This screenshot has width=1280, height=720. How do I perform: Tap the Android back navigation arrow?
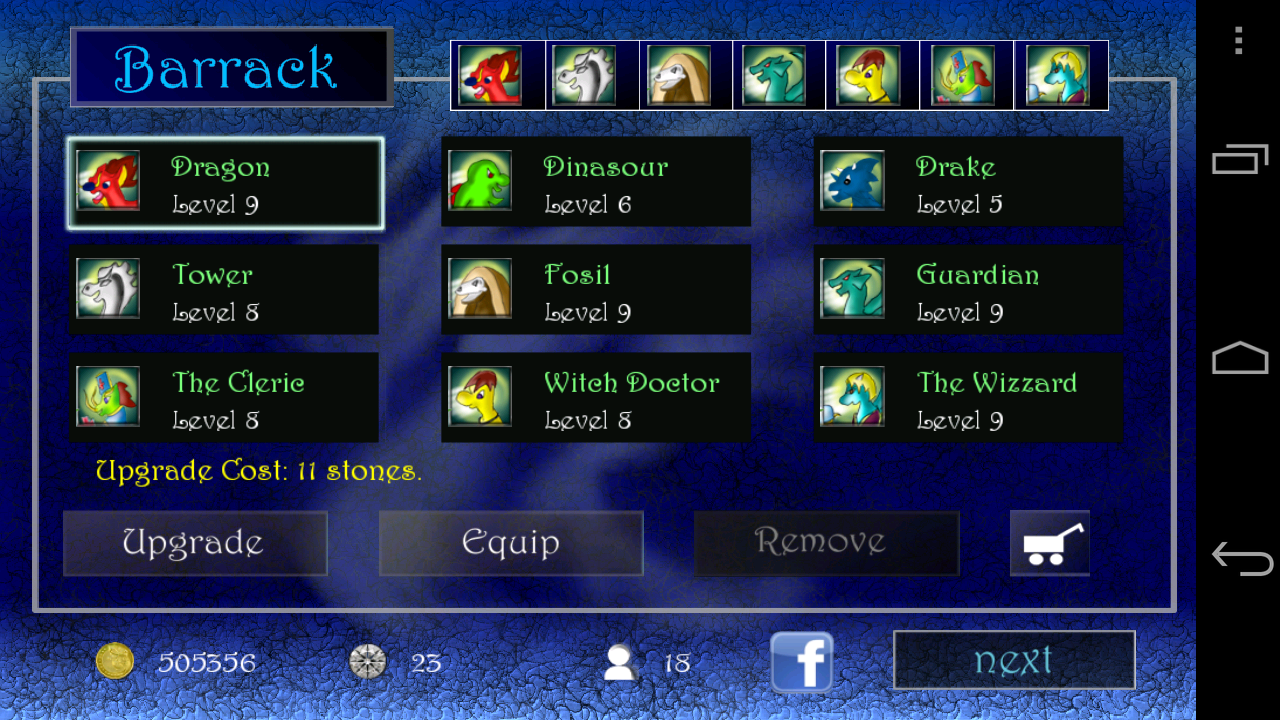click(x=1240, y=560)
